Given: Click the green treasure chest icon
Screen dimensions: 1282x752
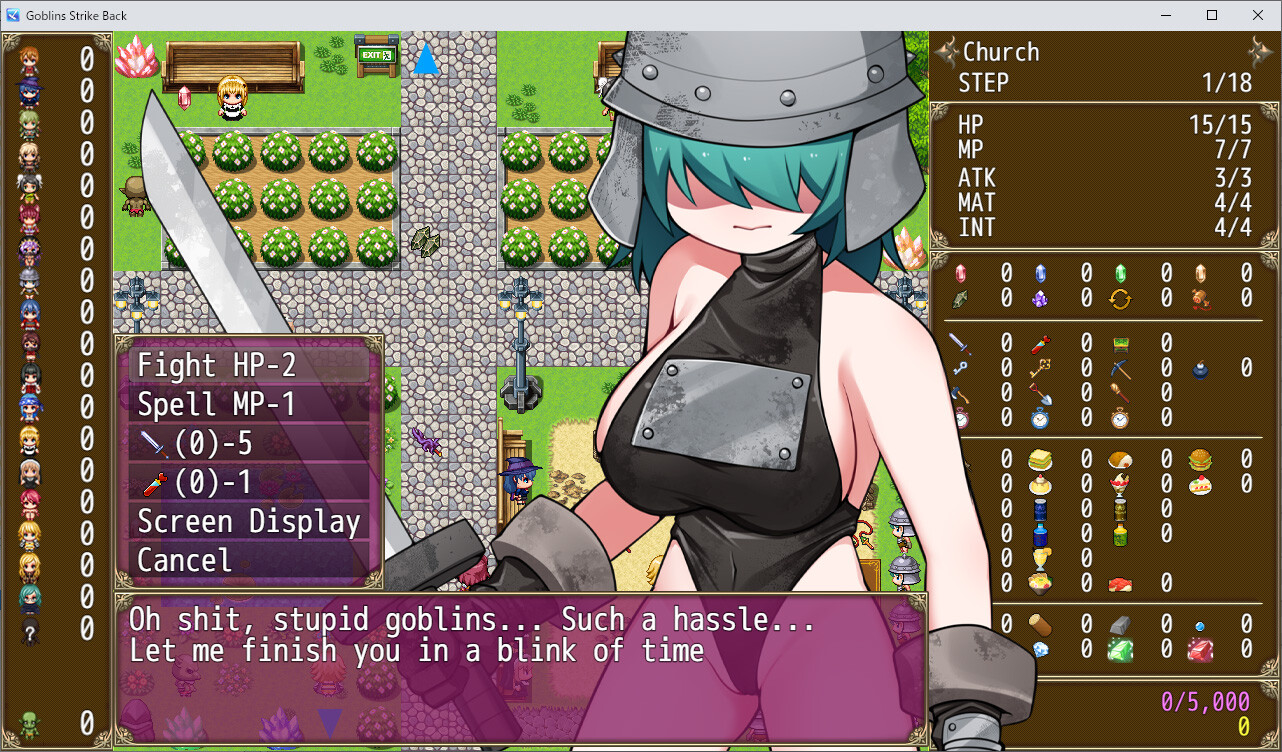Looking at the screenshot, I should tap(1120, 345).
